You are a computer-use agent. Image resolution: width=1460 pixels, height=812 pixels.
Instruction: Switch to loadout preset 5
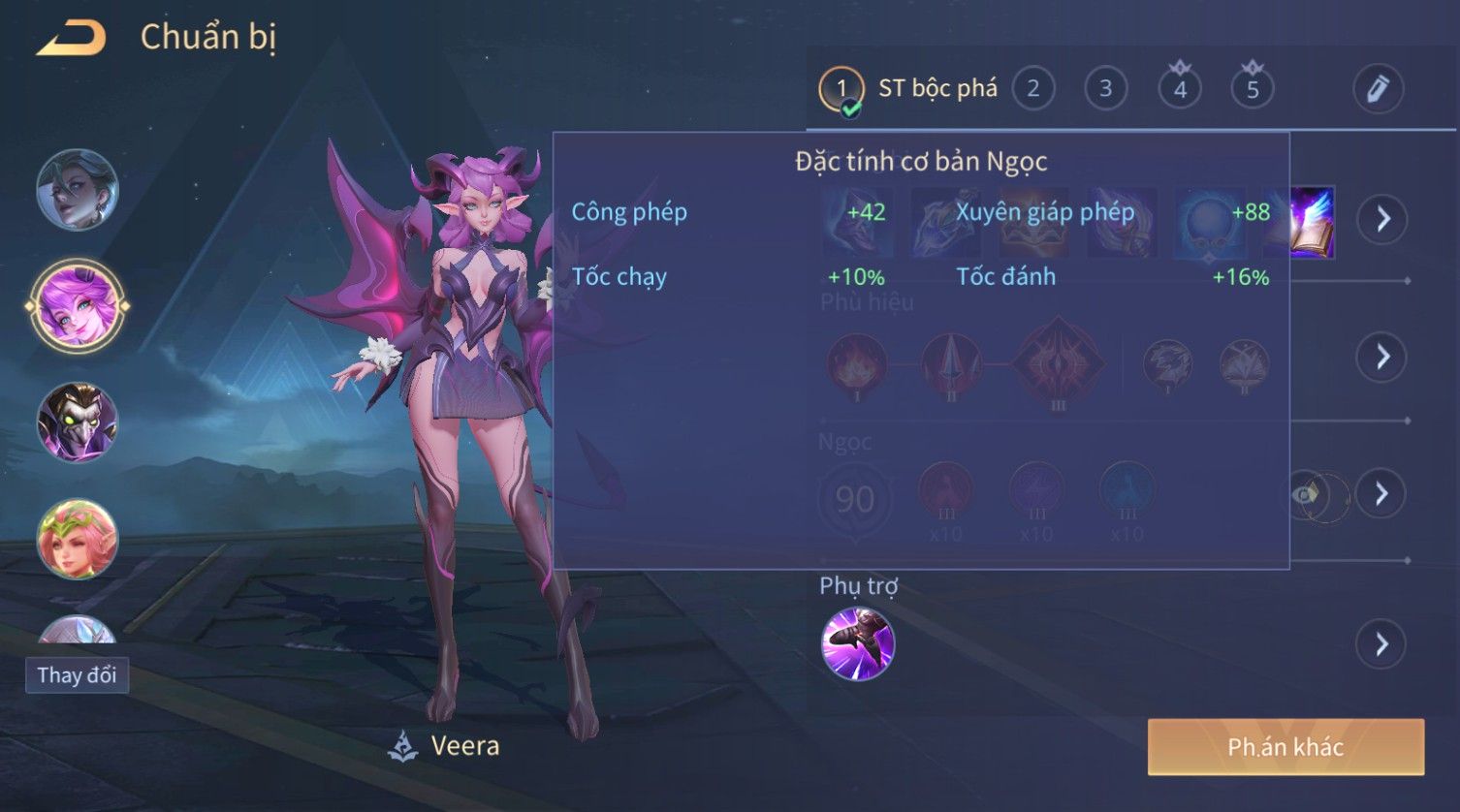tap(1253, 89)
